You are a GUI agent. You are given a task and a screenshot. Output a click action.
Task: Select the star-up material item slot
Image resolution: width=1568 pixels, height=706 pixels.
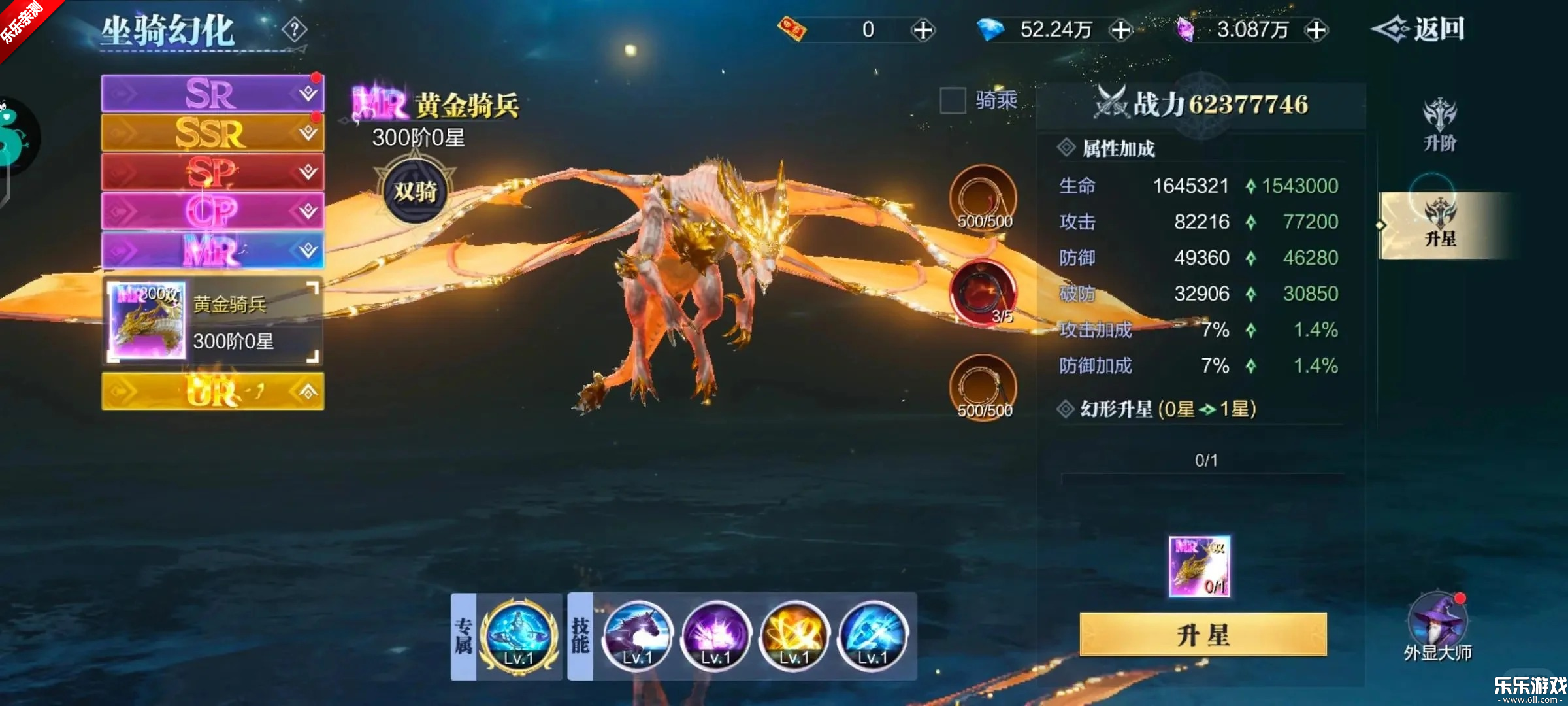click(x=1199, y=566)
